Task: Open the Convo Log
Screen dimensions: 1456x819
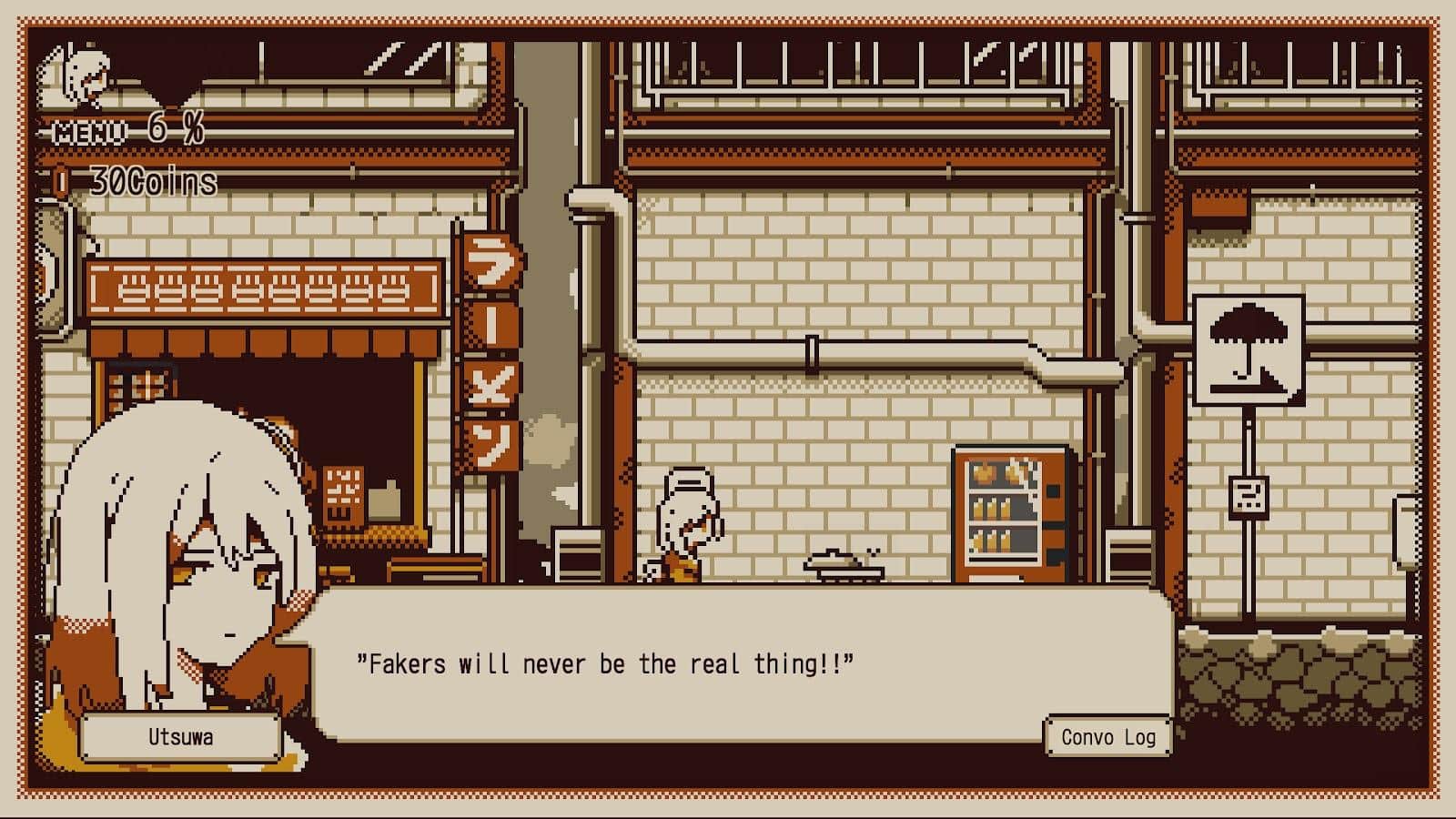Action: click(x=1107, y=736)
